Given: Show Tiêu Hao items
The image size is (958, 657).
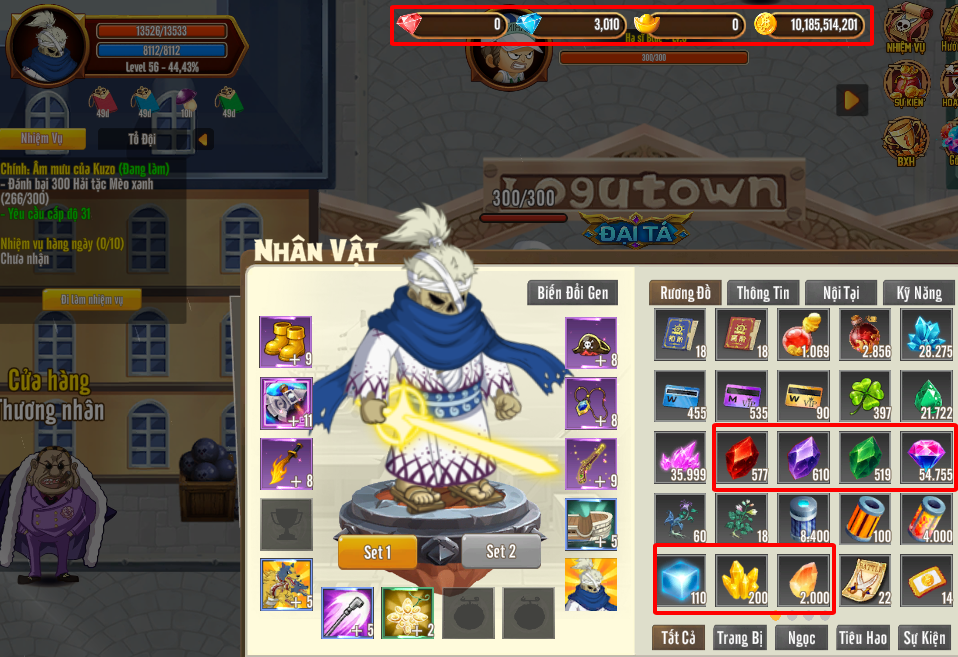Looking at the screenshot, I should (864, 637).
